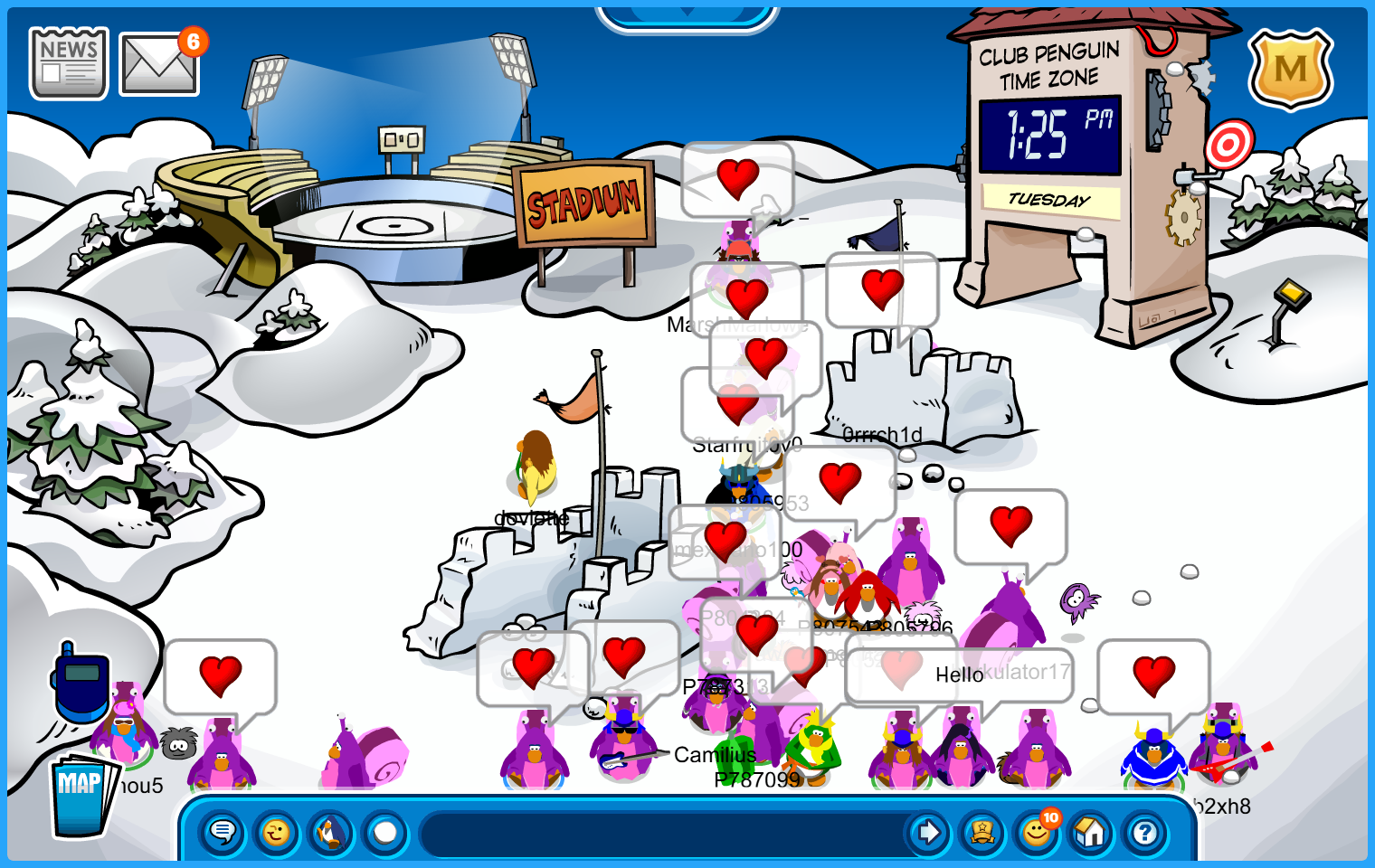
Task: Send the chat message with the arrow button
Action: pyautogui.click(x=927, y=832)
